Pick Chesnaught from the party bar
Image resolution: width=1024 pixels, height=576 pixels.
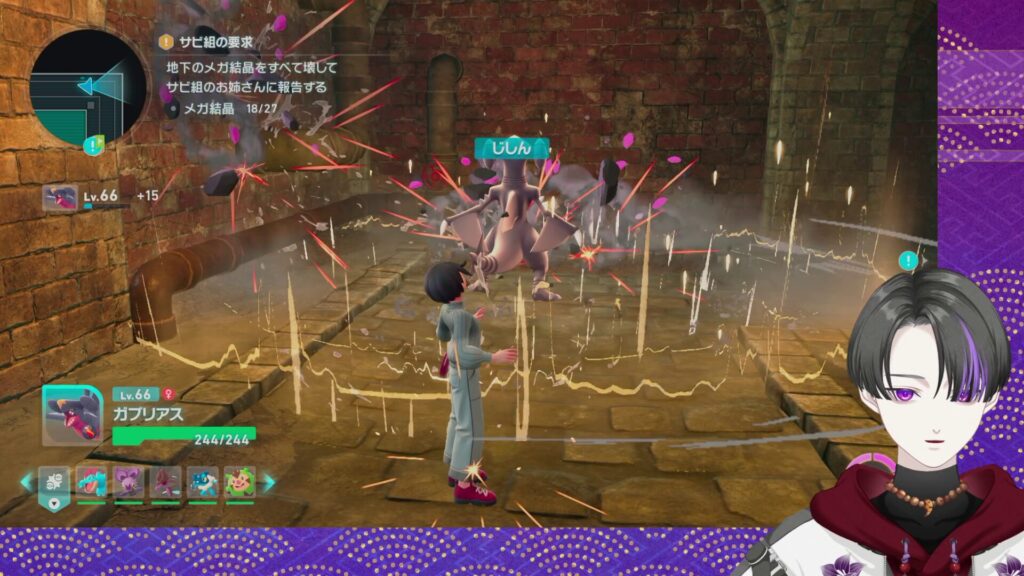[240, 483]
